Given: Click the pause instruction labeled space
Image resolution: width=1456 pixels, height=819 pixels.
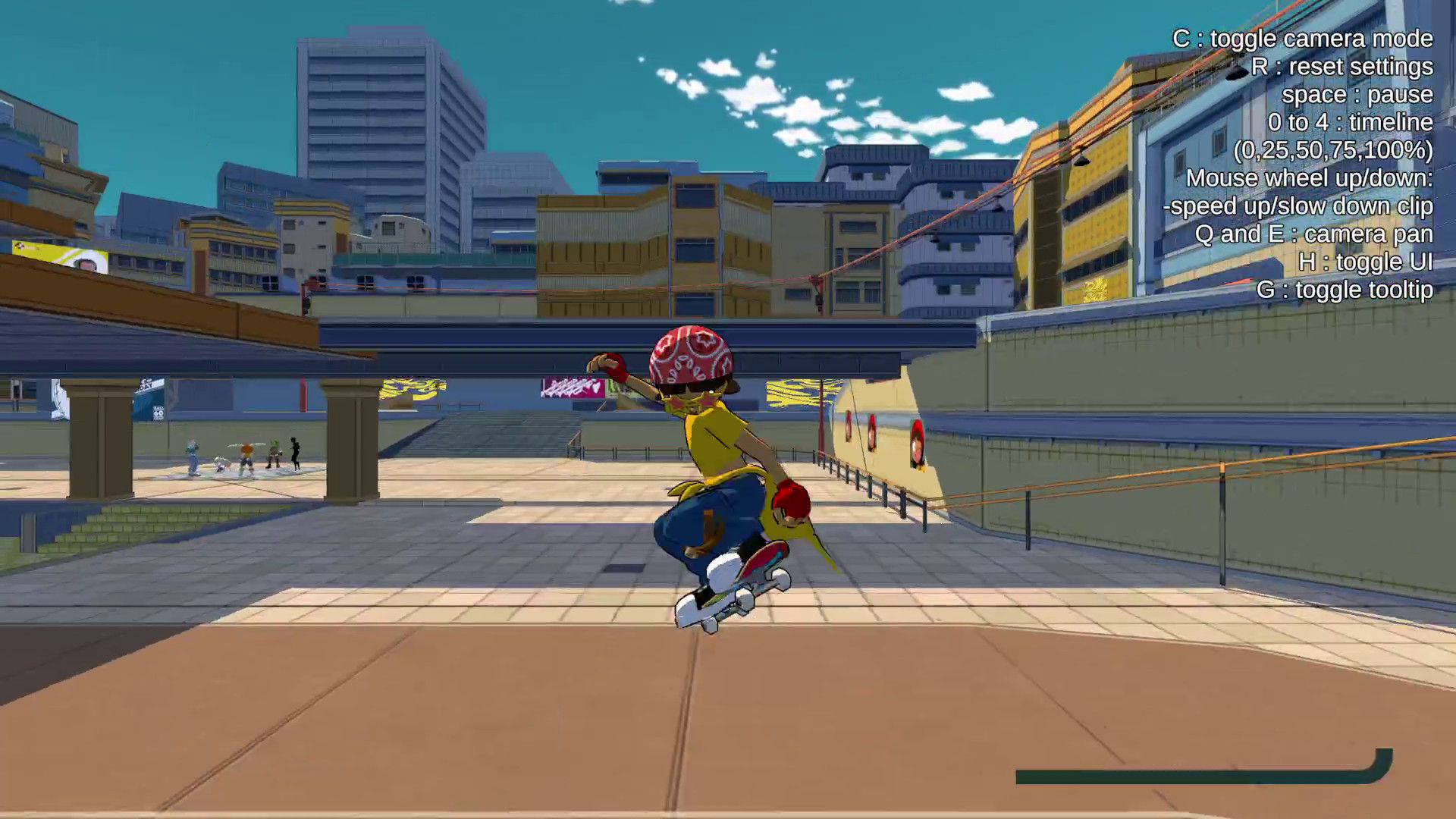Looking at the screenshot, I should (x=1357, y=94).
